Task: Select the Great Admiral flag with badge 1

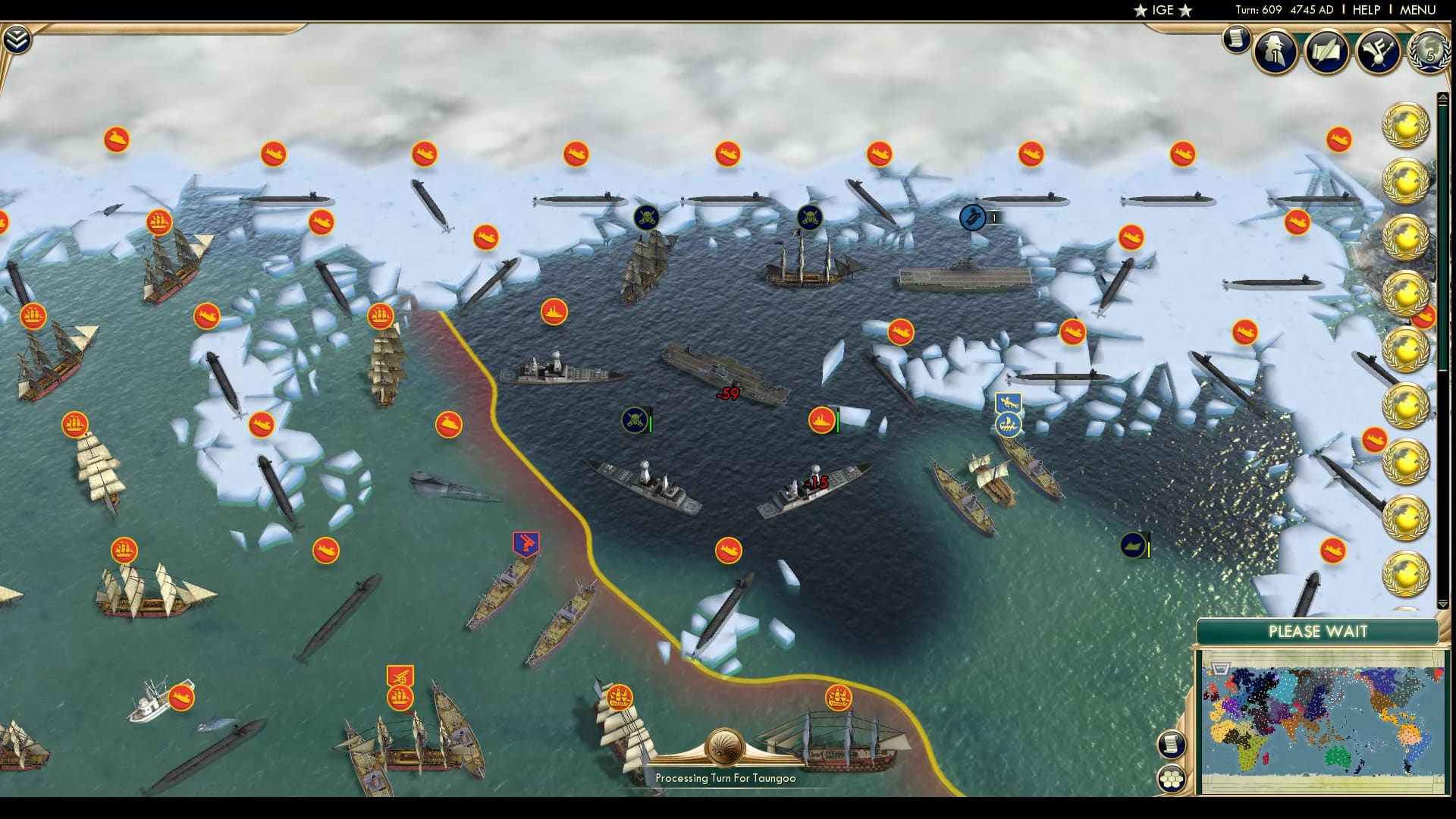Action: tap(973, 216)
